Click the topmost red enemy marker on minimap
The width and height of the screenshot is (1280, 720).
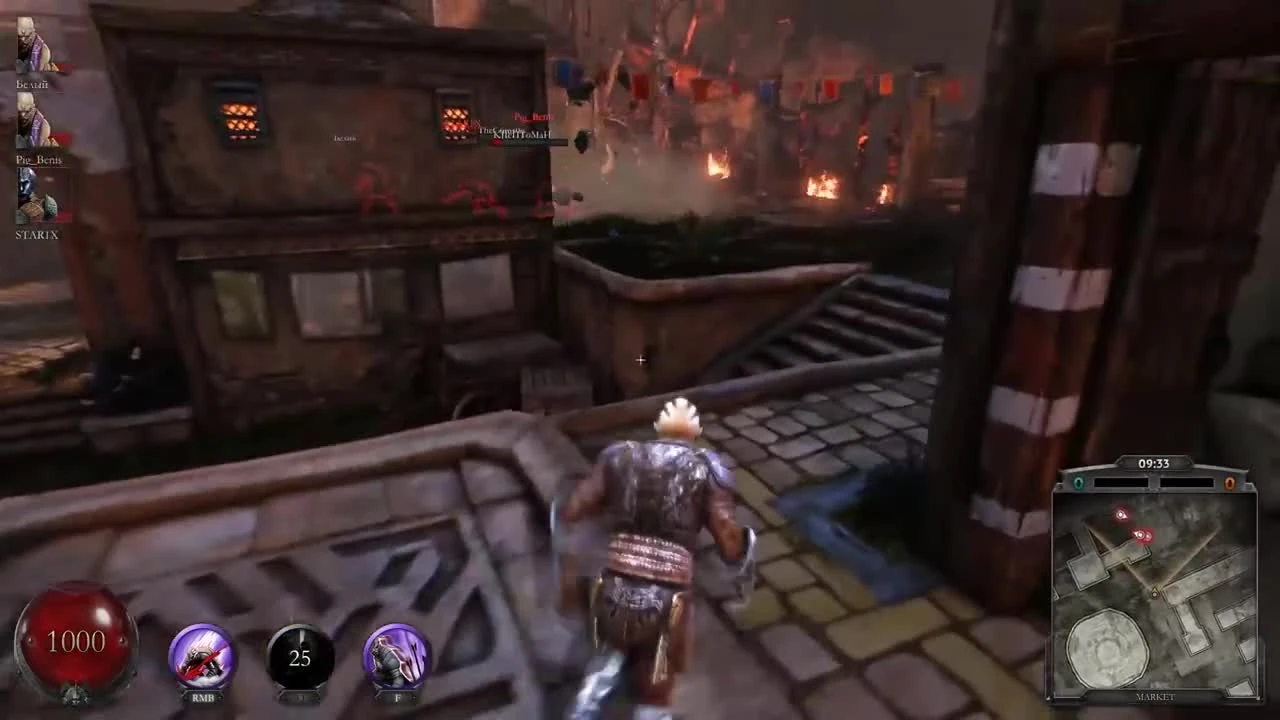click(x=1122, y=515)
